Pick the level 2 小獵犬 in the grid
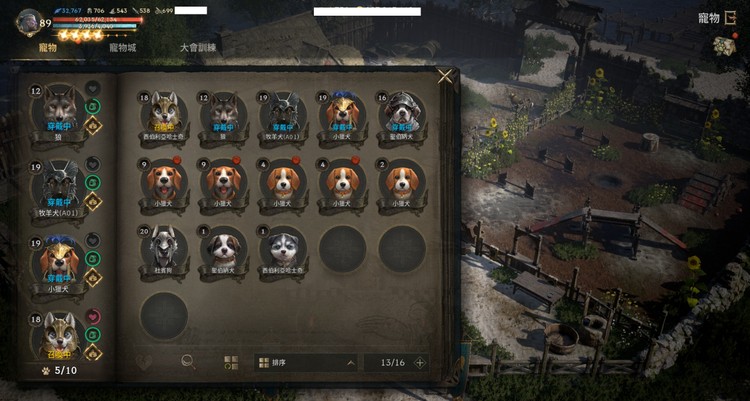 401,180
